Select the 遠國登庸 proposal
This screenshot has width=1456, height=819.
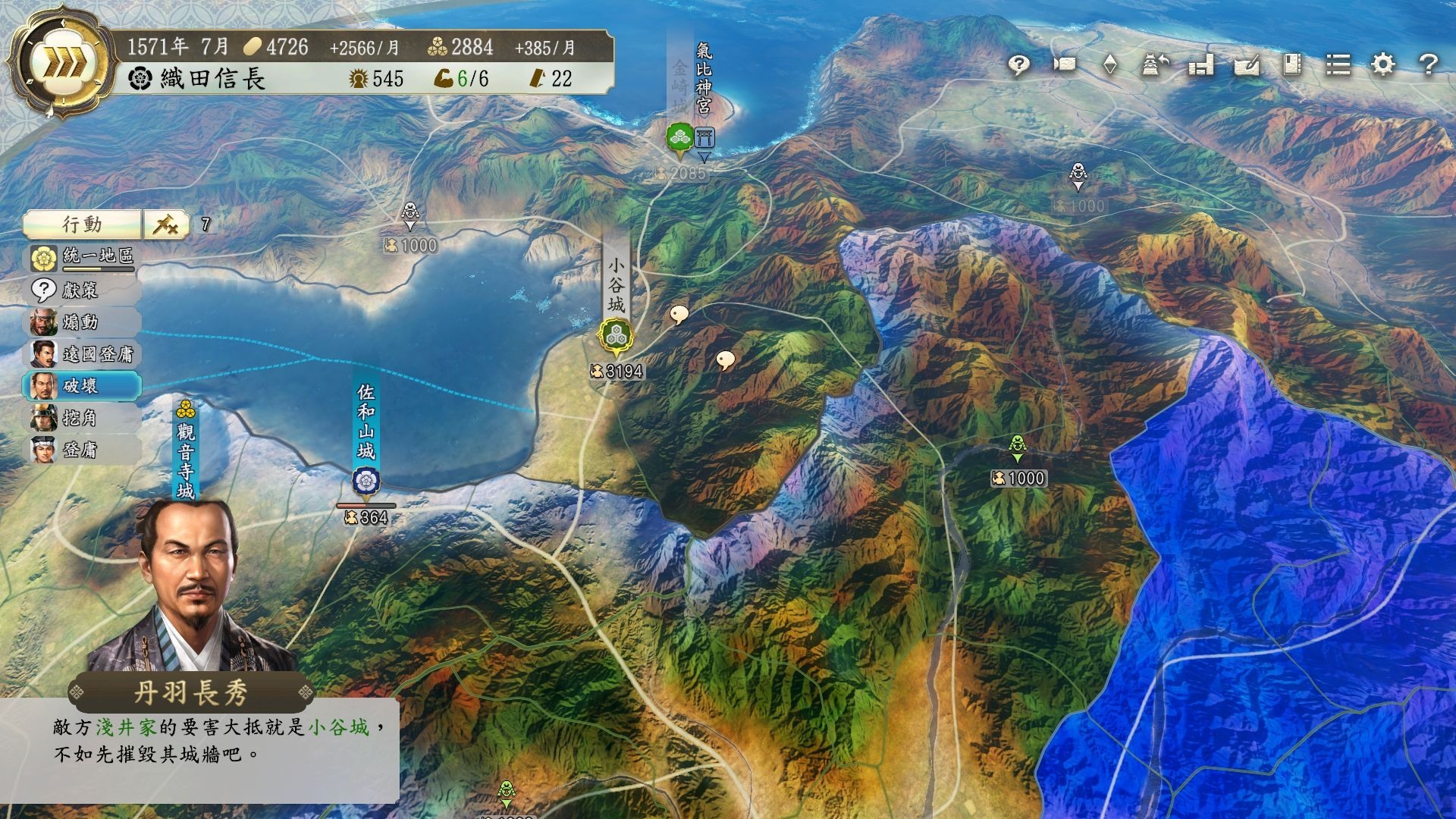click(83, 354)
